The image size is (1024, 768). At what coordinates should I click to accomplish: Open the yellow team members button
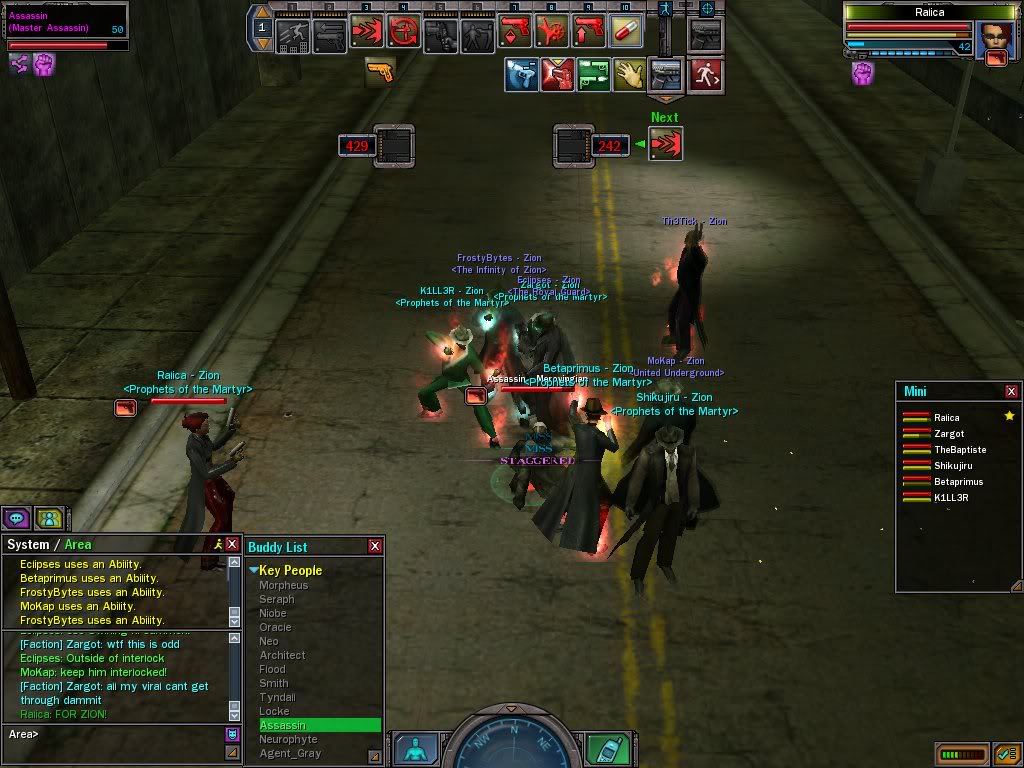[47, 518]
